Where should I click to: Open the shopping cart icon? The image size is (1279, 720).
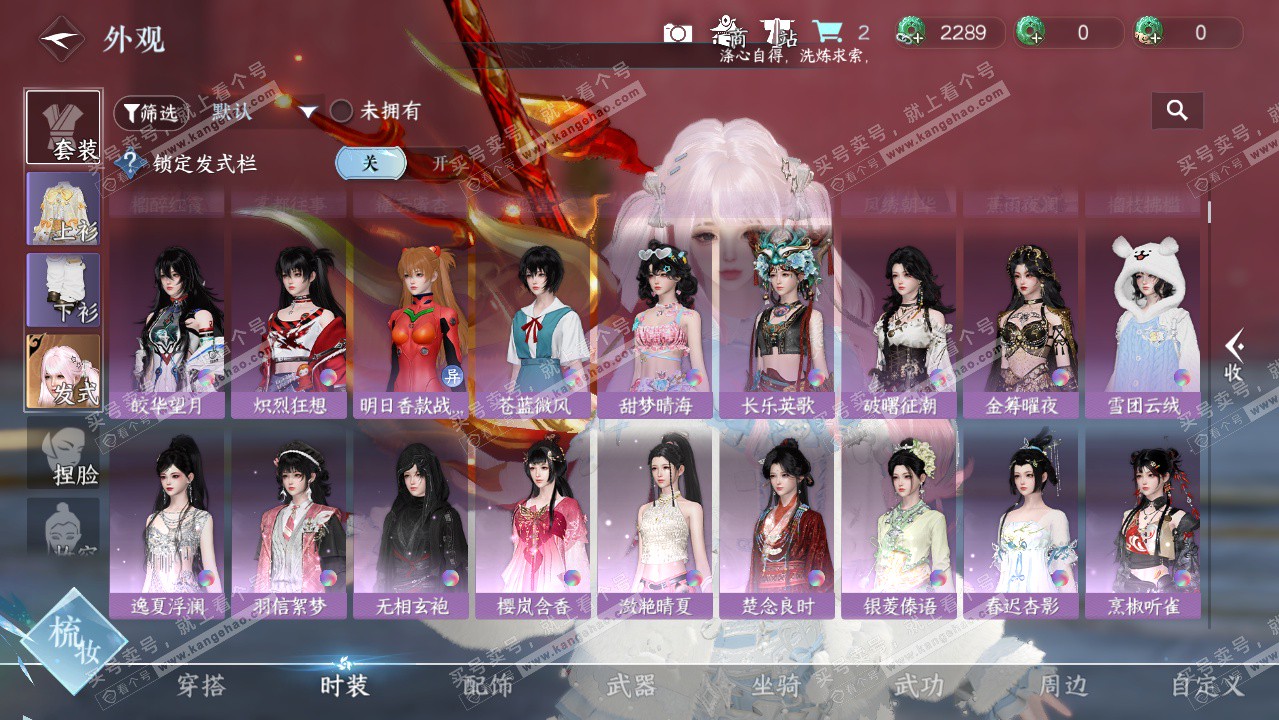coord(827,32)
